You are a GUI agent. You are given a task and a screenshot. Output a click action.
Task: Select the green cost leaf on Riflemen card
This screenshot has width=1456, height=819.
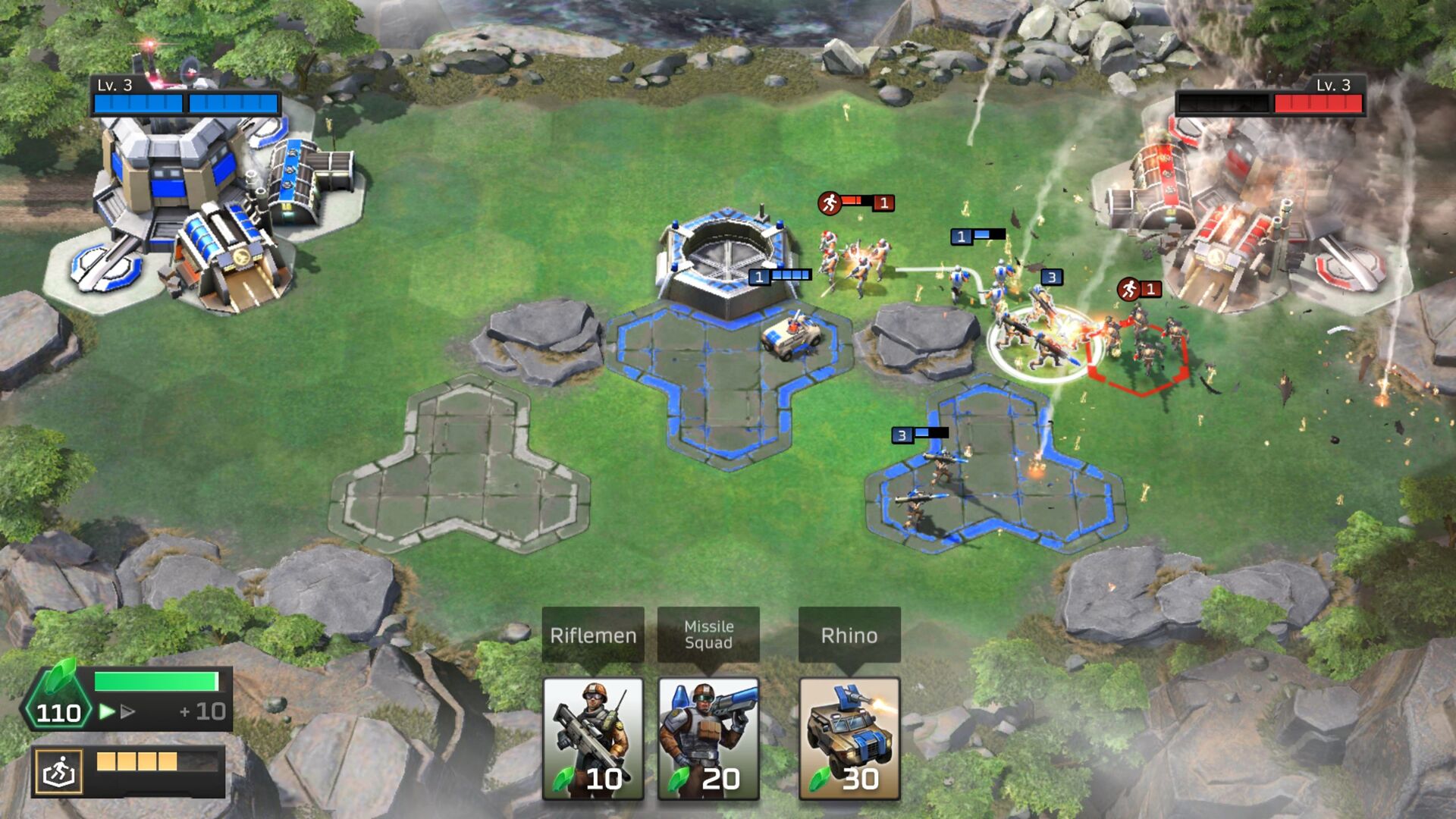point(564,780)
